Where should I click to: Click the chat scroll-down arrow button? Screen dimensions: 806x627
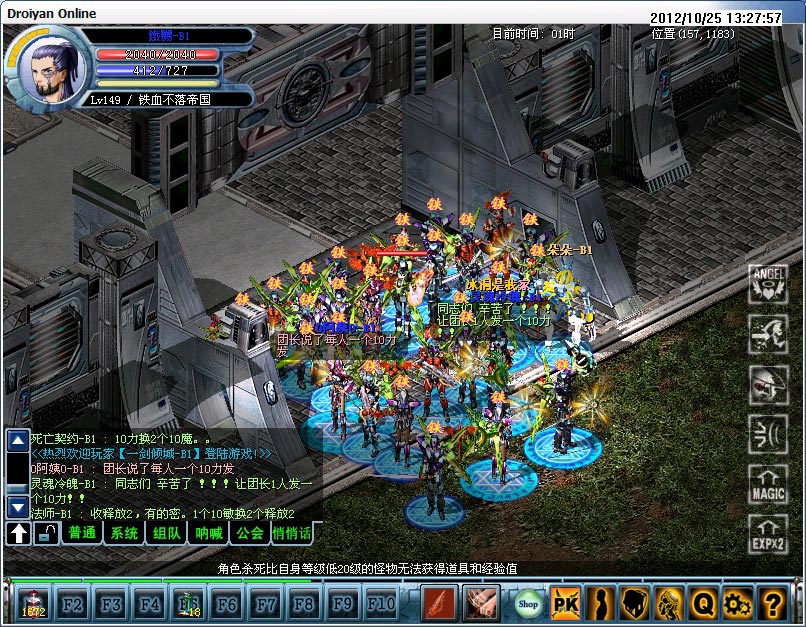(x=18, y=506)
